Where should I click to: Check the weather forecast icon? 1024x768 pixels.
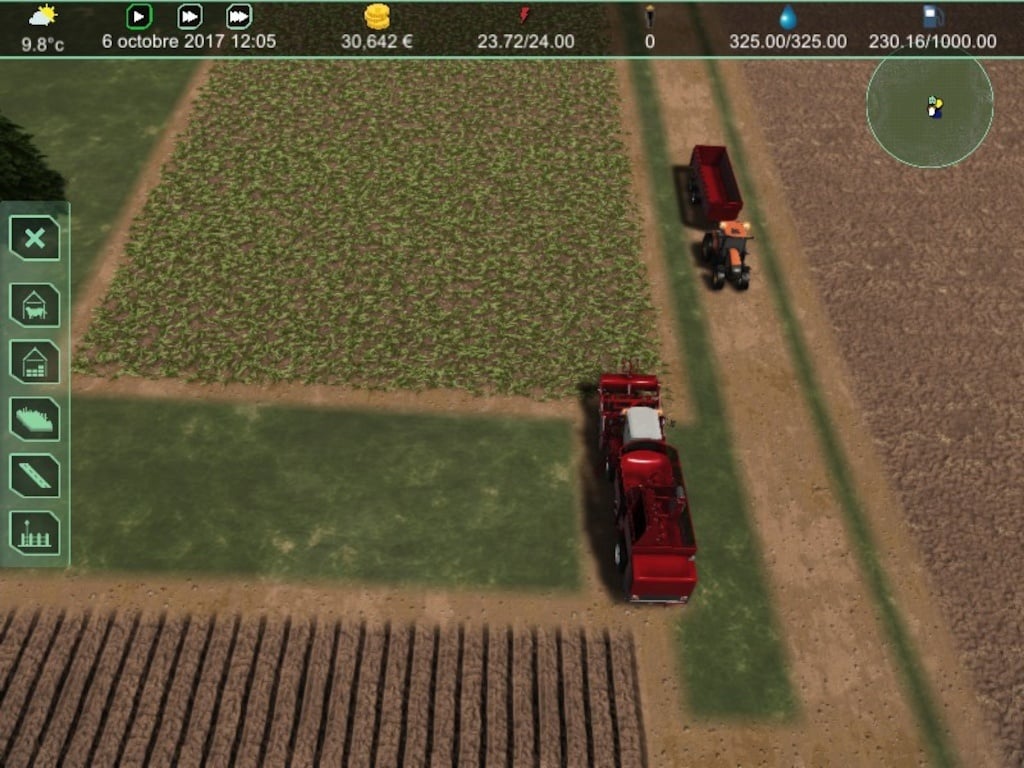(x=42, y=16)
